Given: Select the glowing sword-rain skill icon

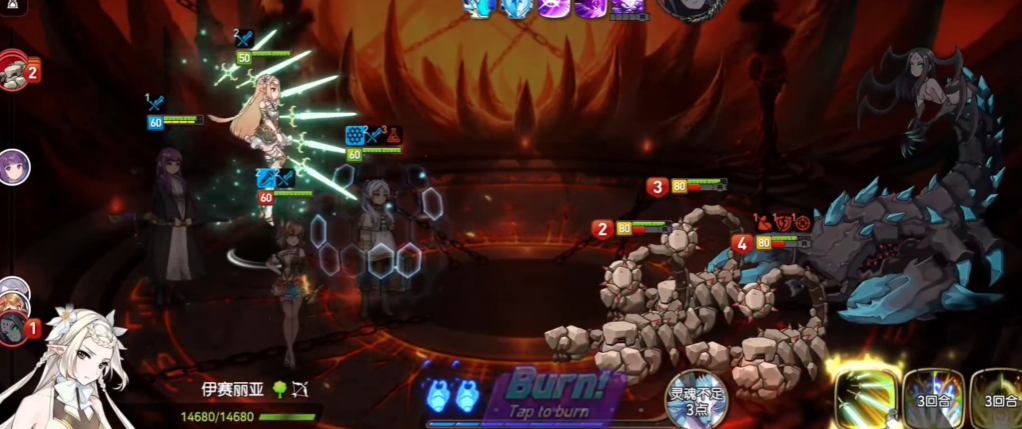Looking at the screenshot, I should click(866, 398).
